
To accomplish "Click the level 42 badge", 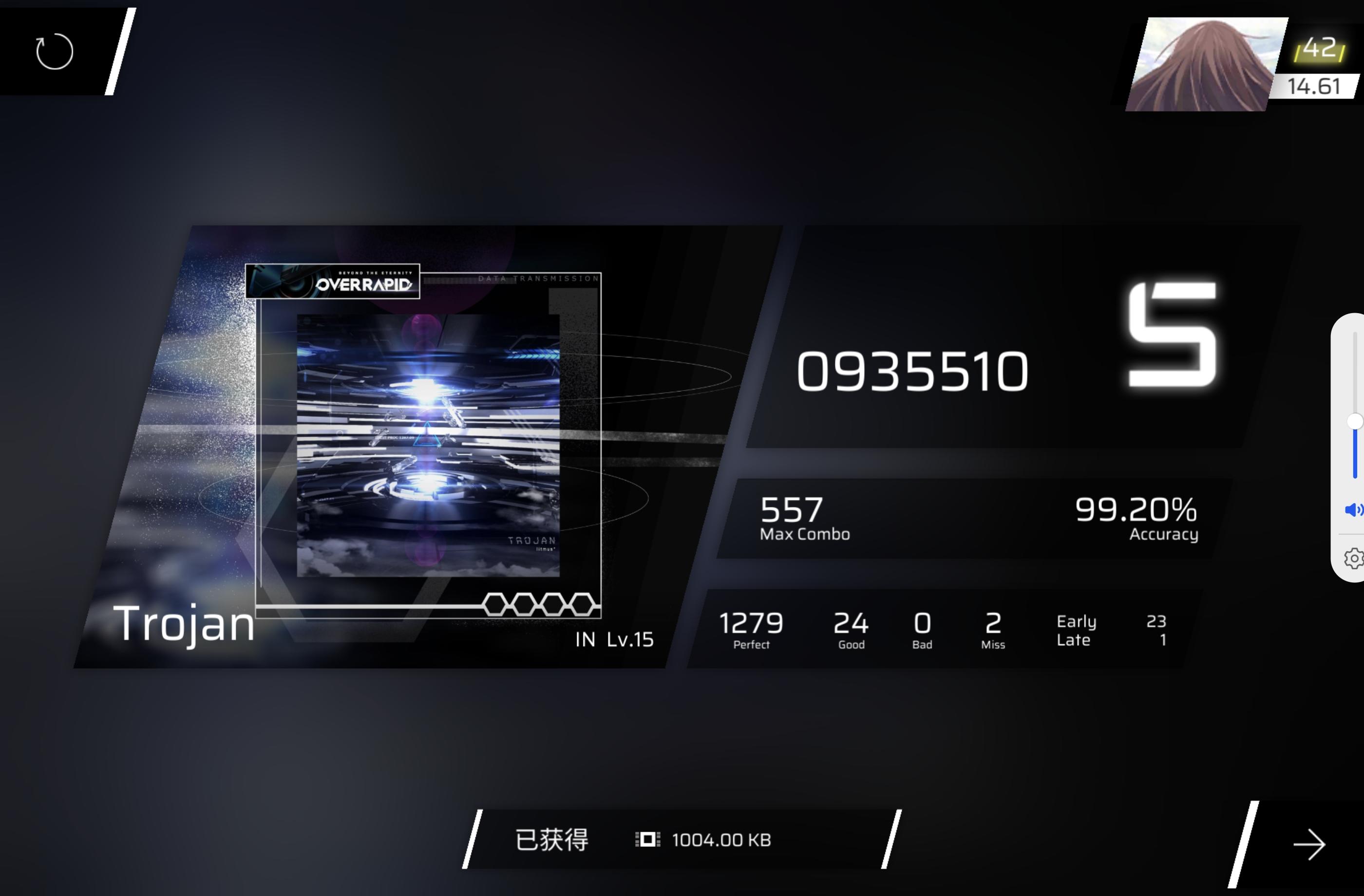I will [1319, 49].
